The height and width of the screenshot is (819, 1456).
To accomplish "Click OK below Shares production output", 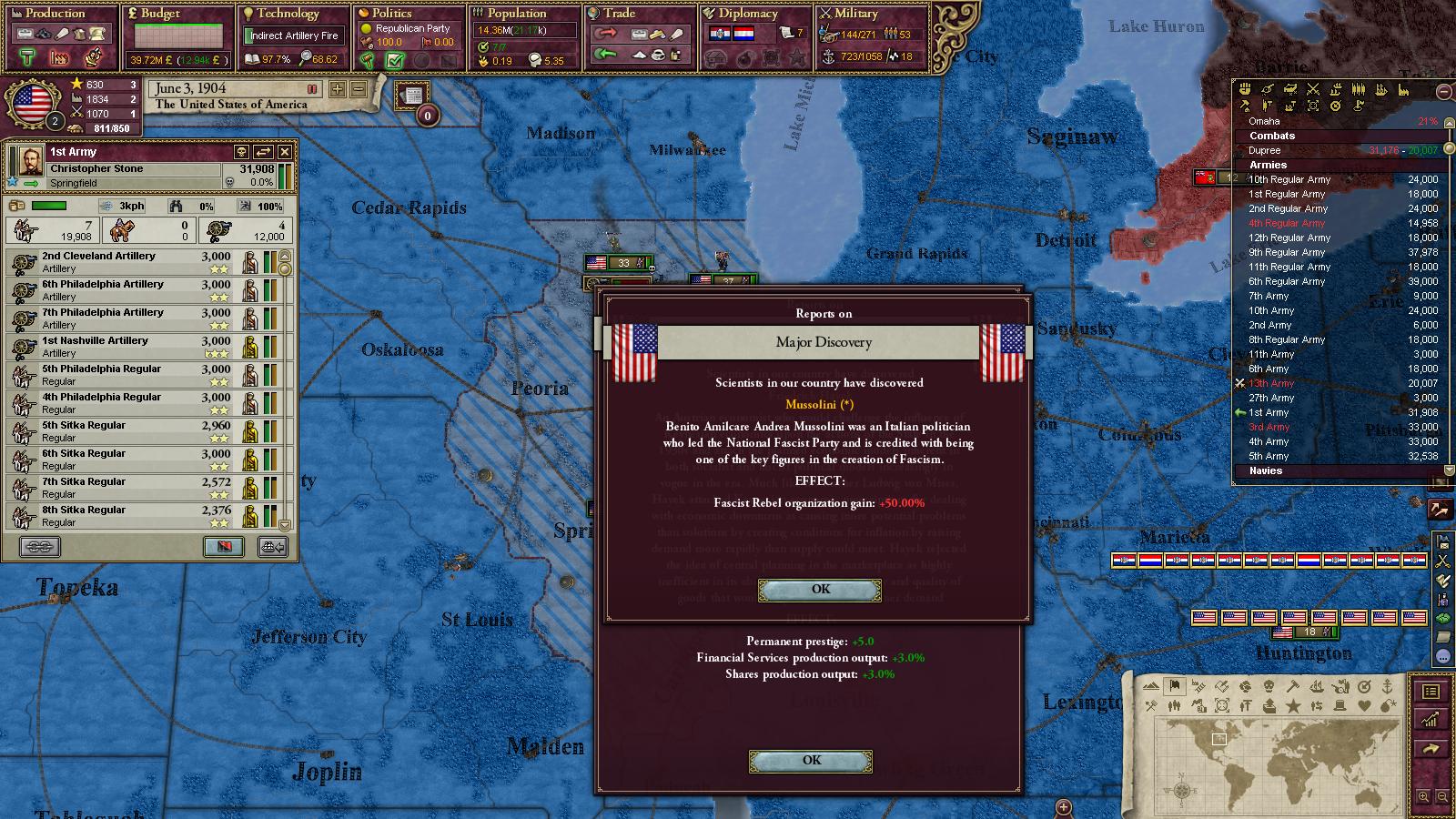I will pyautogui.click(x=811, y=761).
